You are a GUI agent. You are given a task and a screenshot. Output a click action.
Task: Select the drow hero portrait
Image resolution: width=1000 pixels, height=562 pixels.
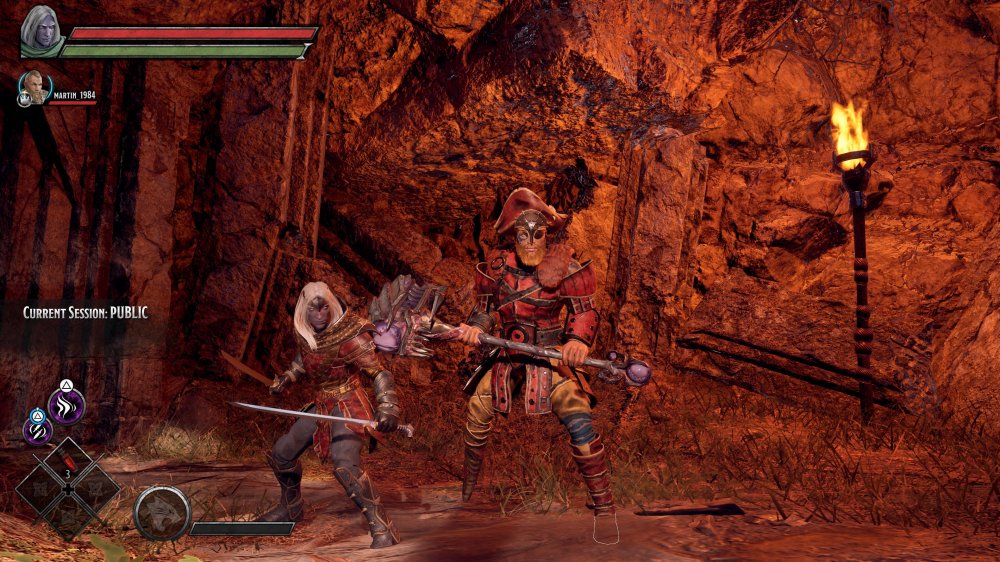41,29
